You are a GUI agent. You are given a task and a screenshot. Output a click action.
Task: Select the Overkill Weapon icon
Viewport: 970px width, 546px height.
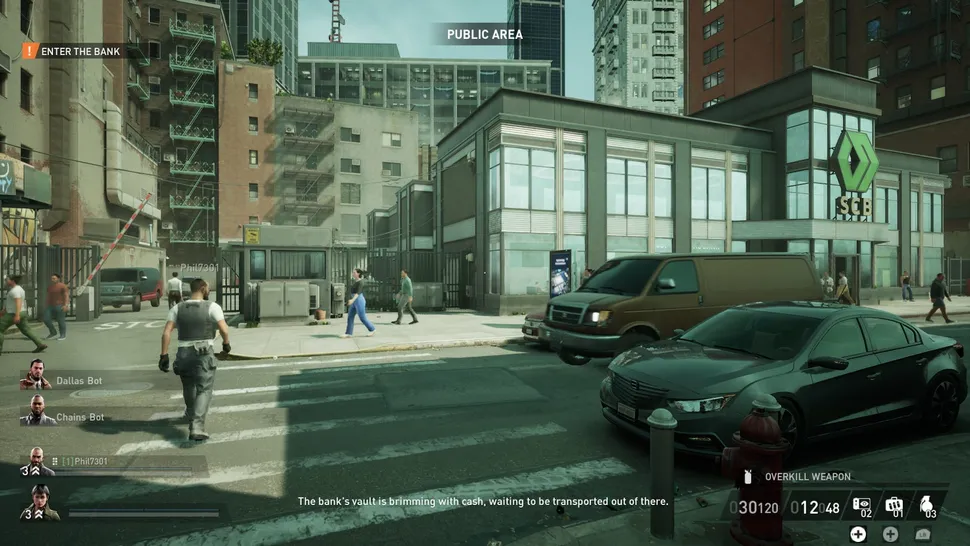coord(747,478)
